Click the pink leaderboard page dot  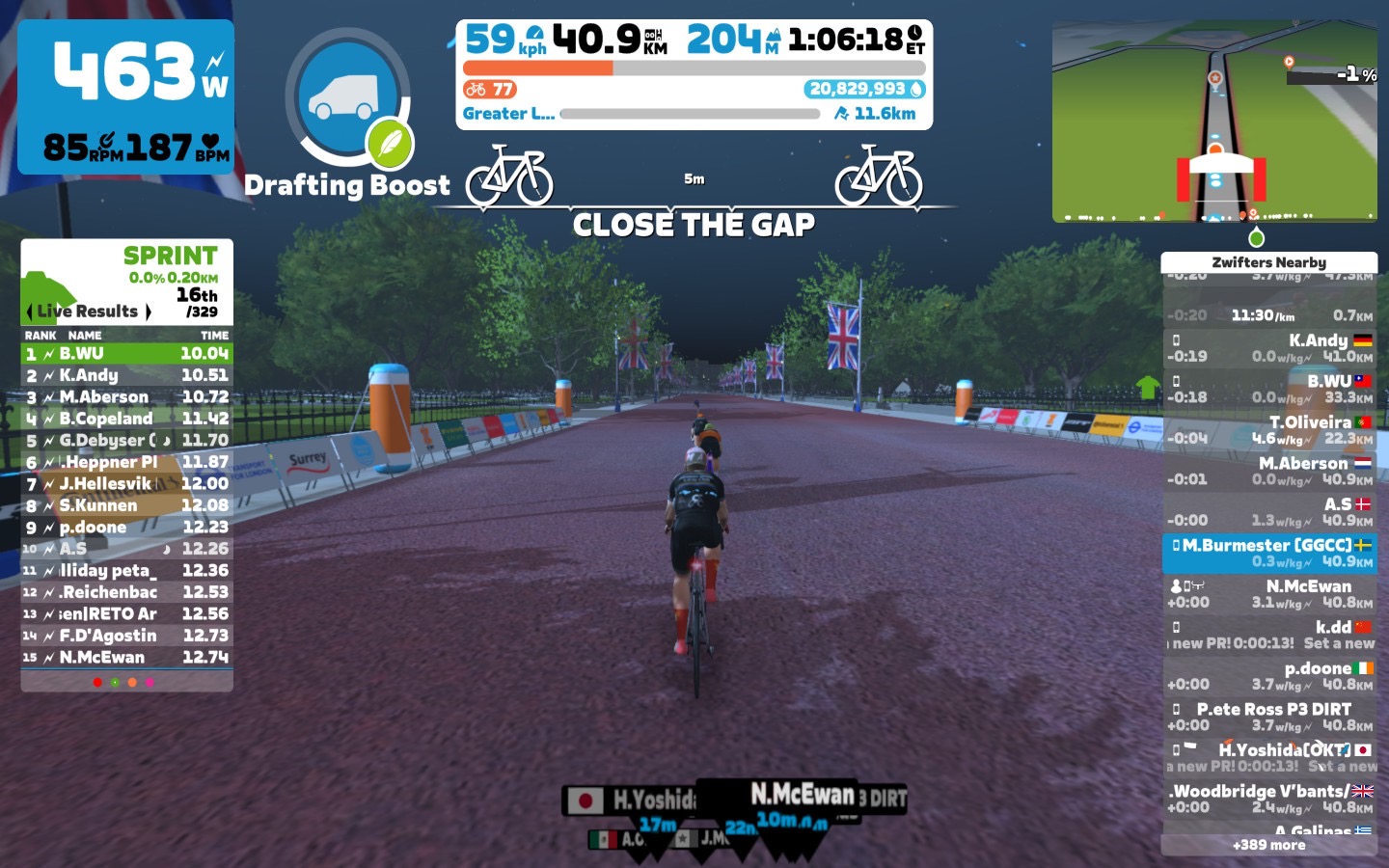(150, 683)
